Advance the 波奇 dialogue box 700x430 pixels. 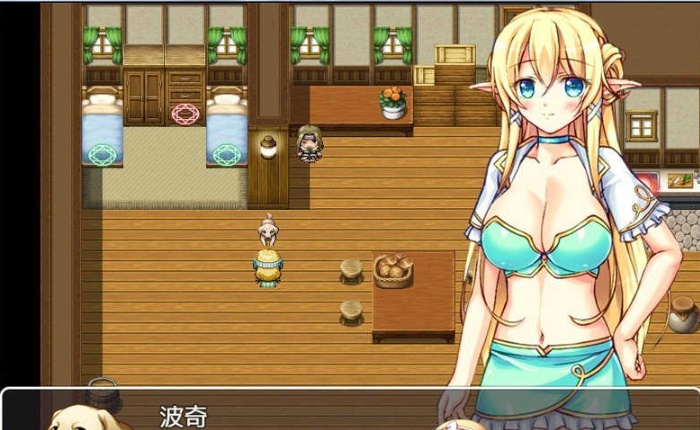click(300, 412)
